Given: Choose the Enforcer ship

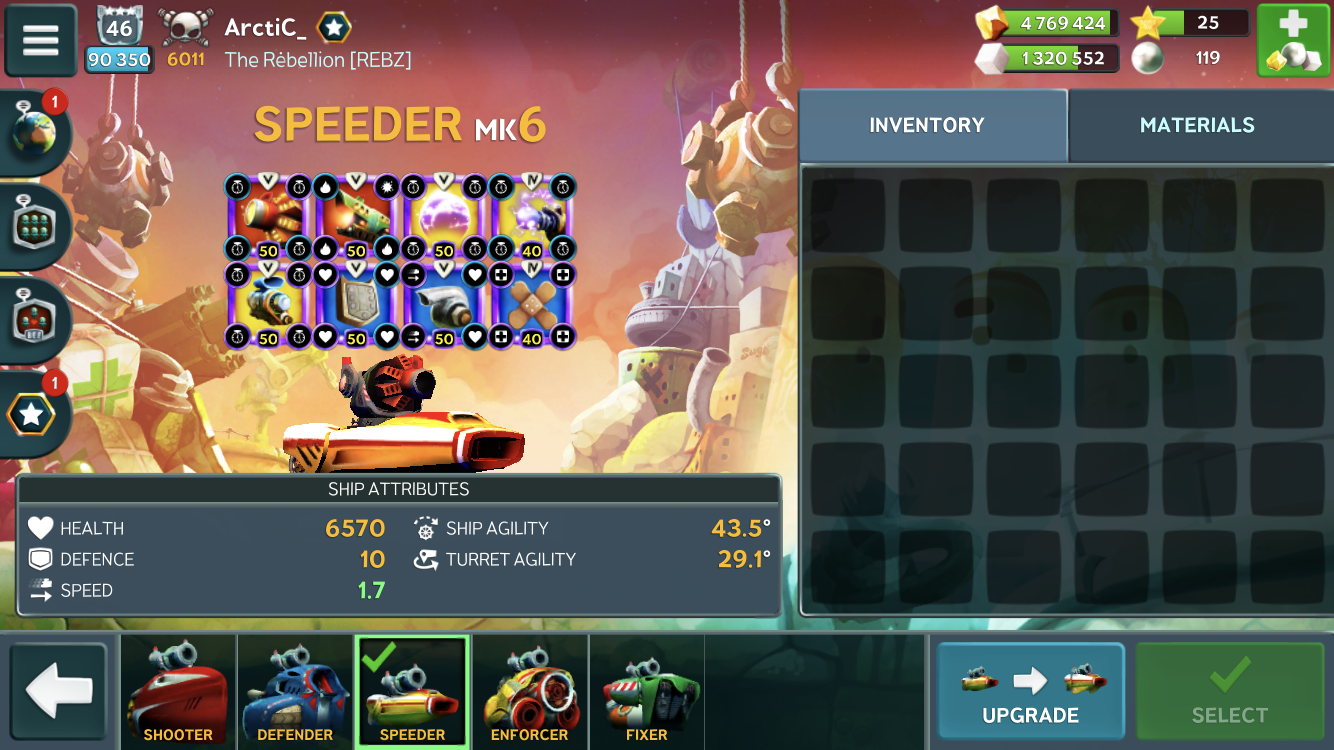Looking at the screenshot, I should [x=529, y=692].
